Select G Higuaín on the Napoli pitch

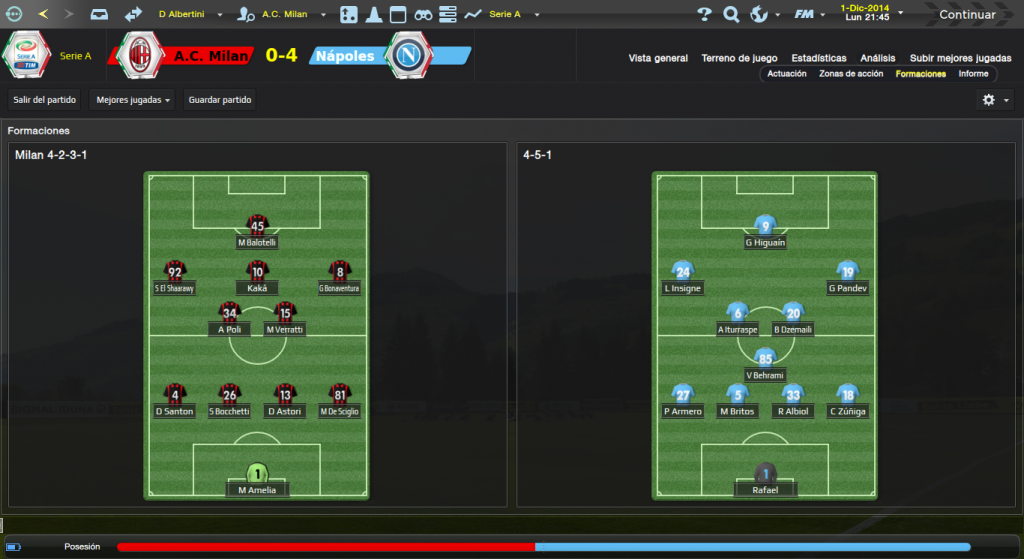765,231
